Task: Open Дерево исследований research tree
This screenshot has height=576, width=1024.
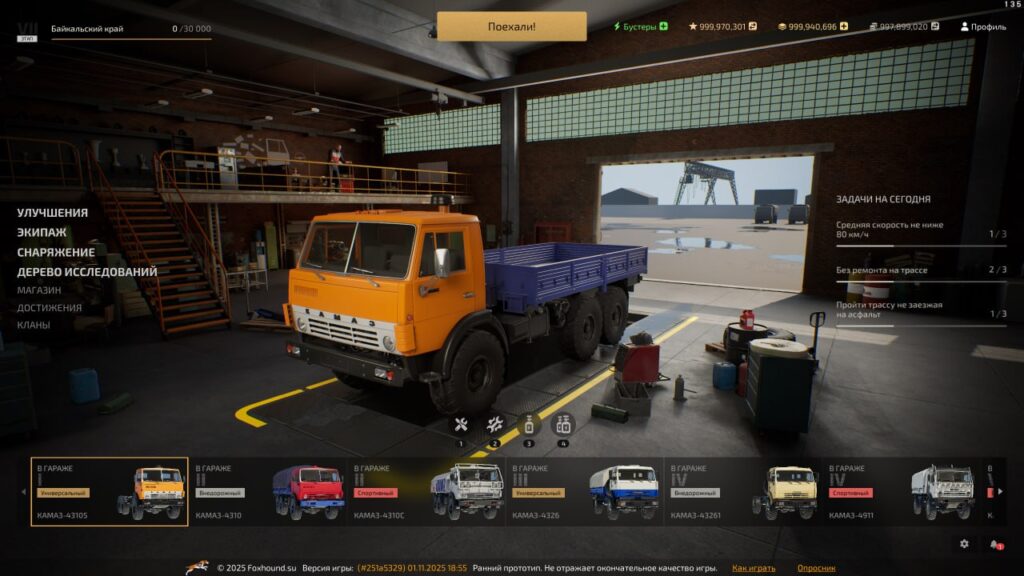Action: pyautogui.click(x=87, y=272)
